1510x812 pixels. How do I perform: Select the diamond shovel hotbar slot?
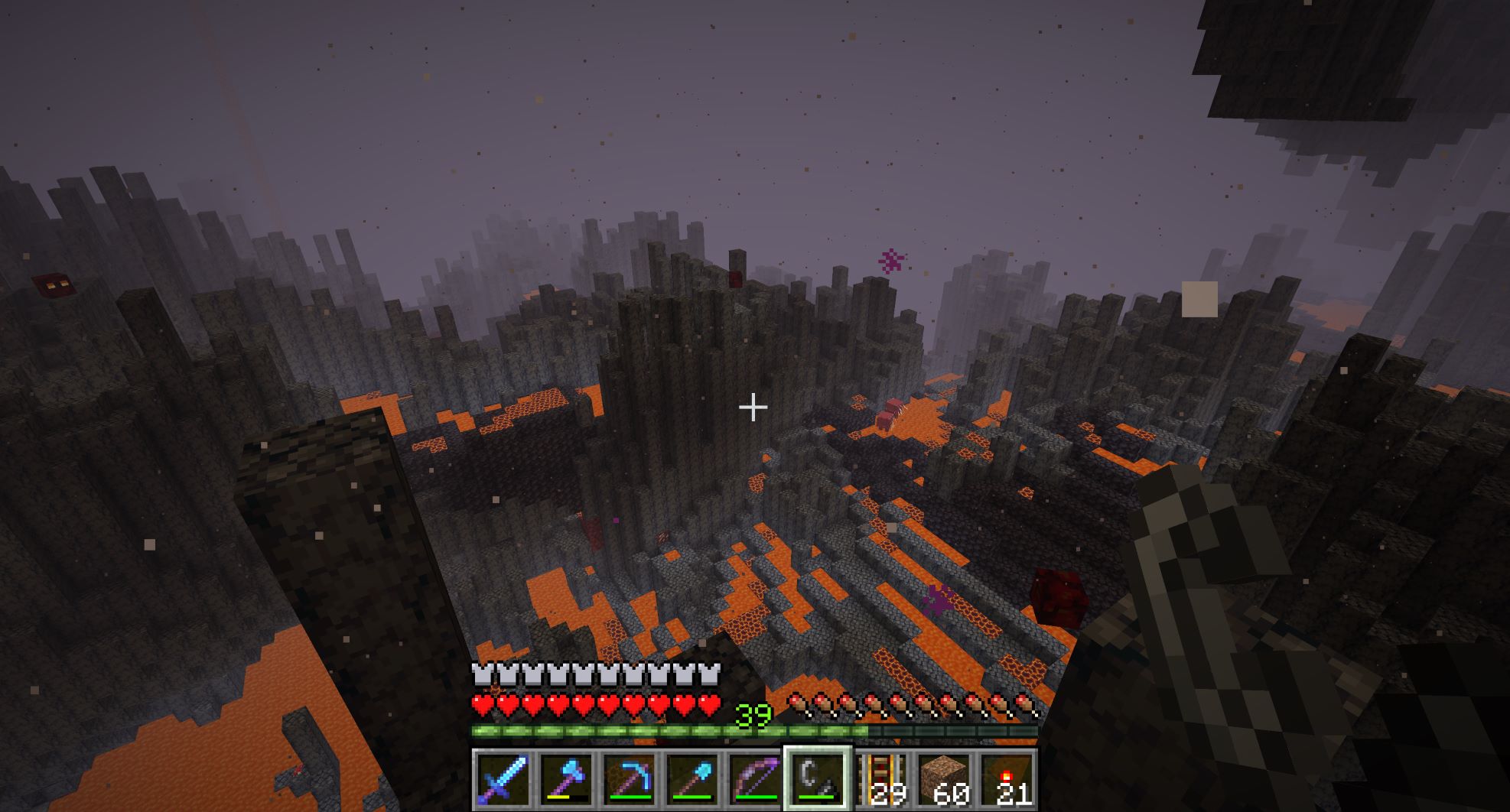[692, 779]
